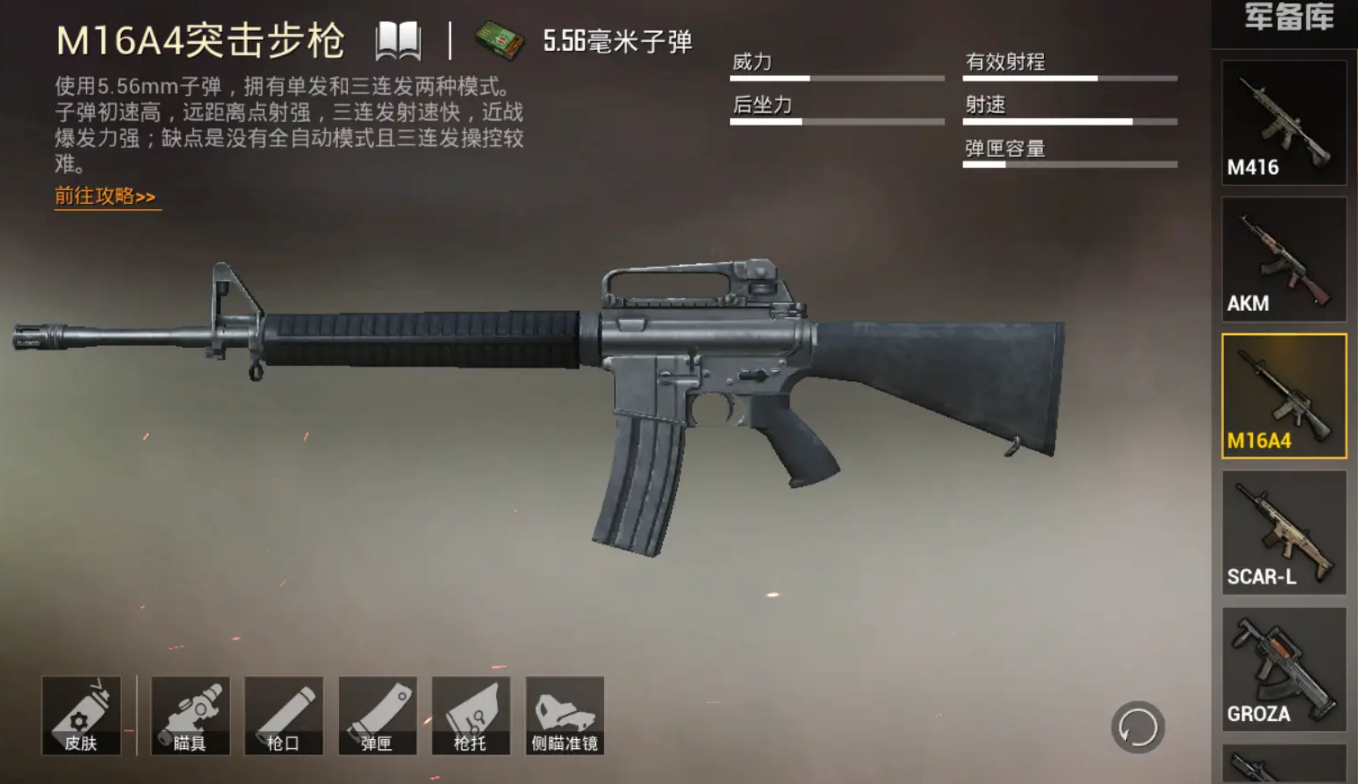
Task: Open the 枪托 stock attachment icon
Action: [471, 714]
